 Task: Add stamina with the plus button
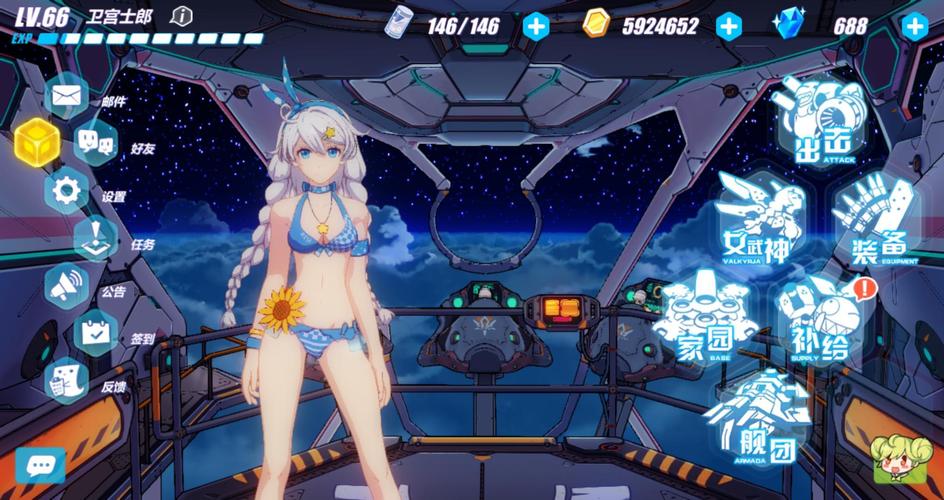pyautogui.click(x=536, y=26)
